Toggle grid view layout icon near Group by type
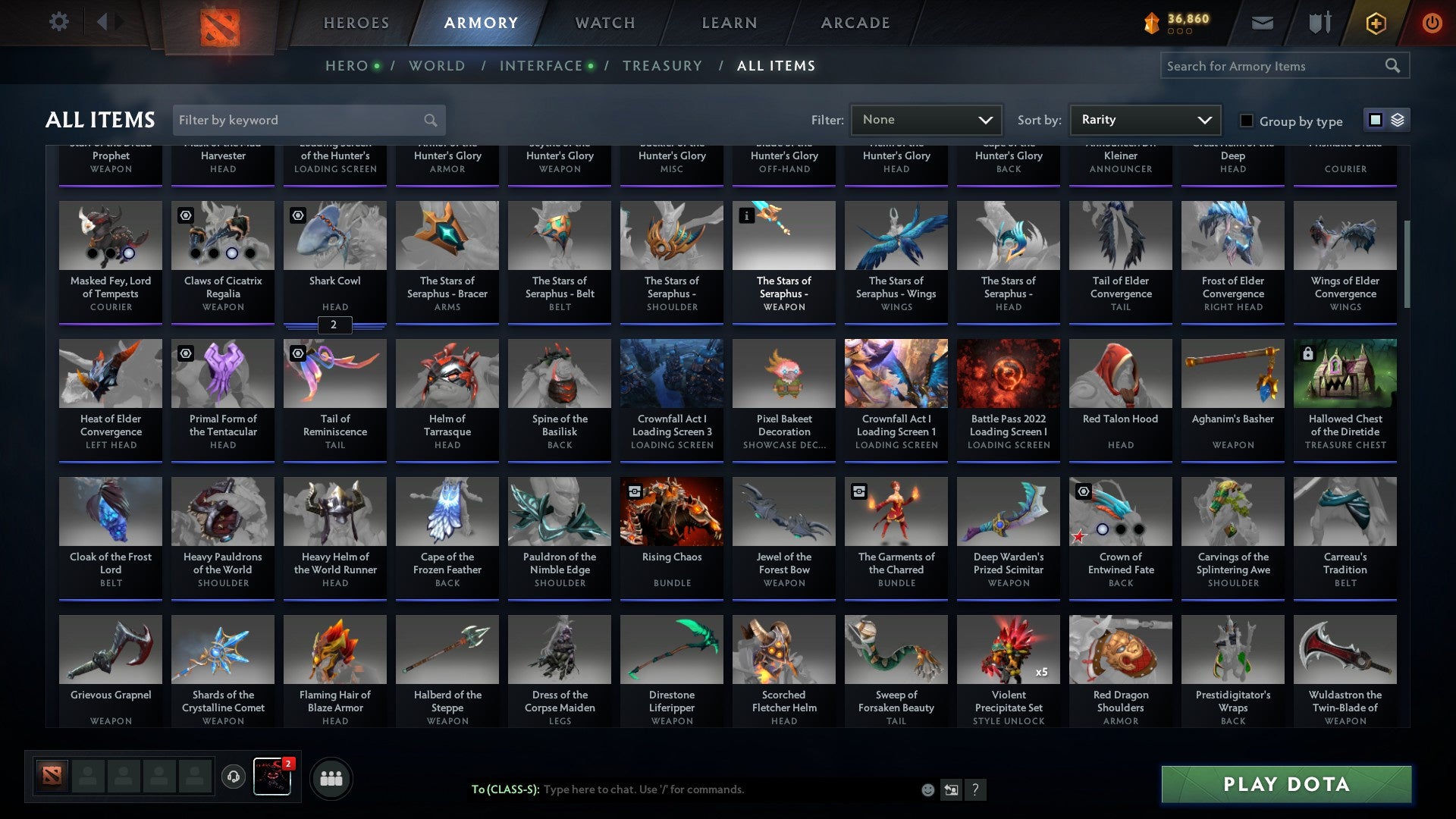The image size is (1456, 819). point(1375,120)
